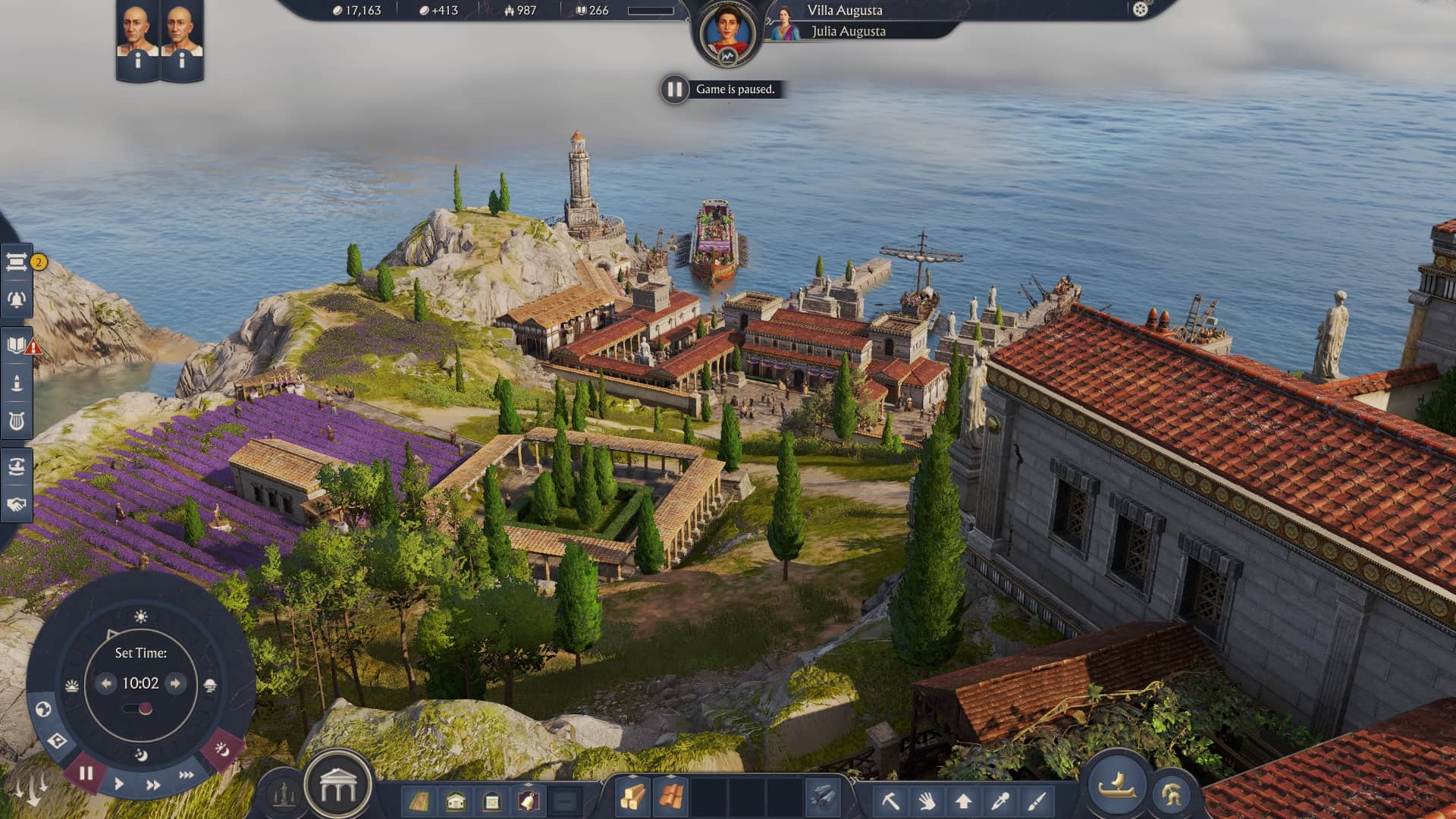Click the pause button on time dial

86,773
